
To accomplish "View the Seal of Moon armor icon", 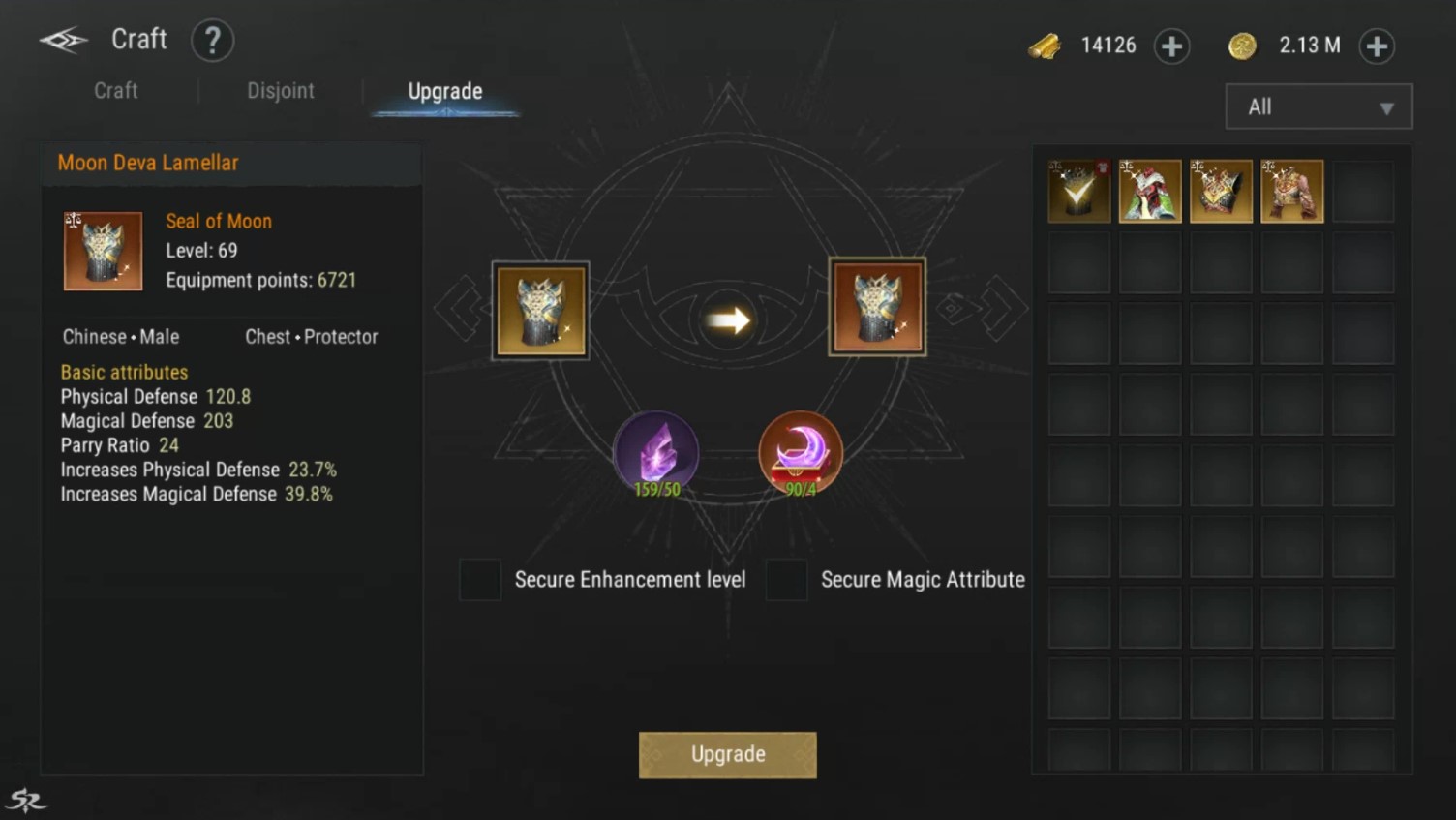I will 103,251.
